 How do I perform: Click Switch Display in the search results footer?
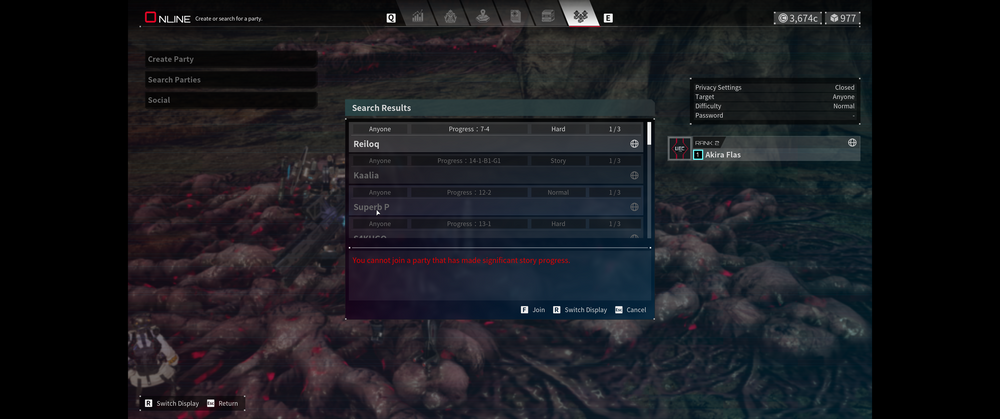click(x=580, y=310)
